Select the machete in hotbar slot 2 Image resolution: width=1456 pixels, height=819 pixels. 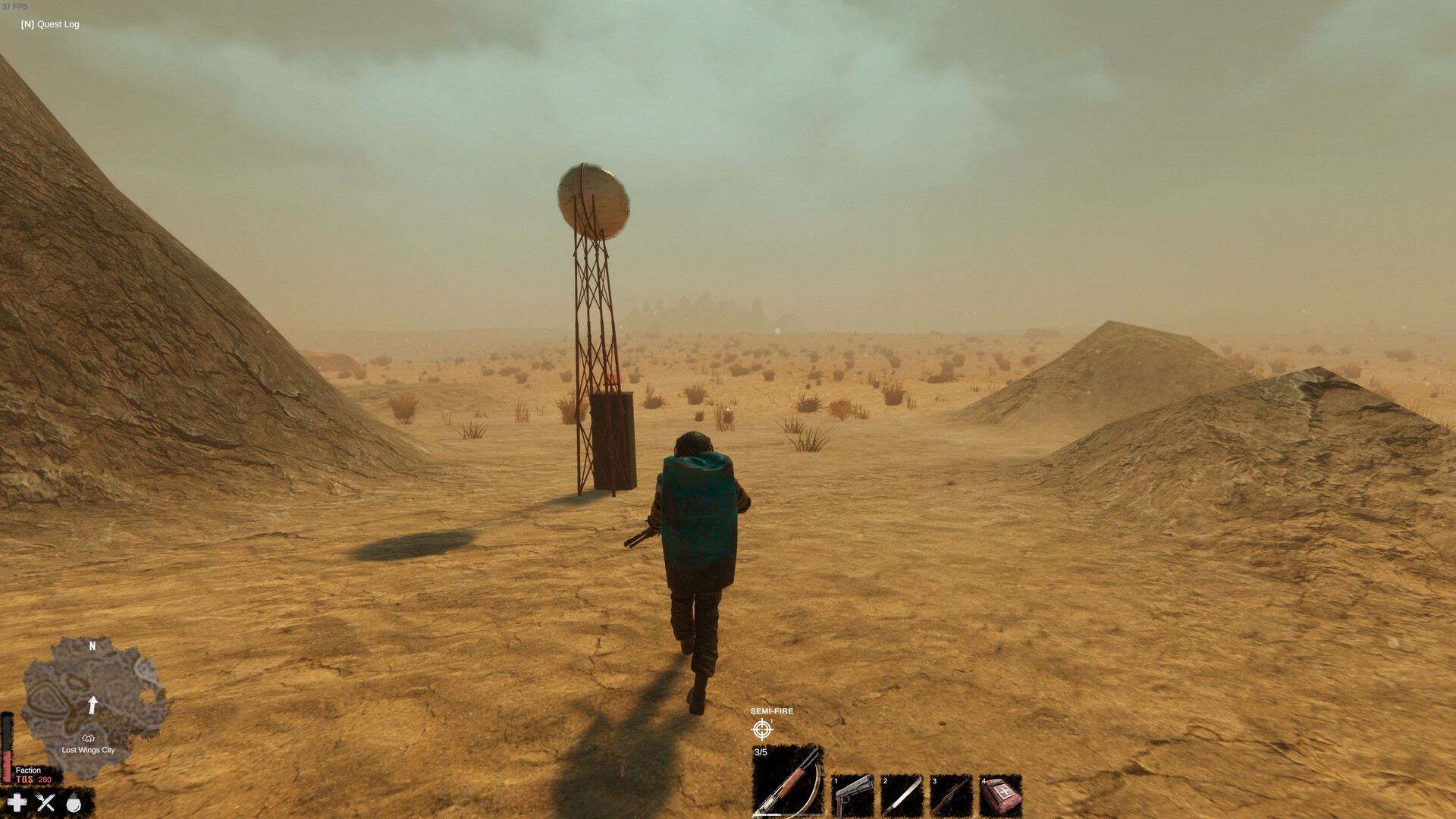pos(902,795)
